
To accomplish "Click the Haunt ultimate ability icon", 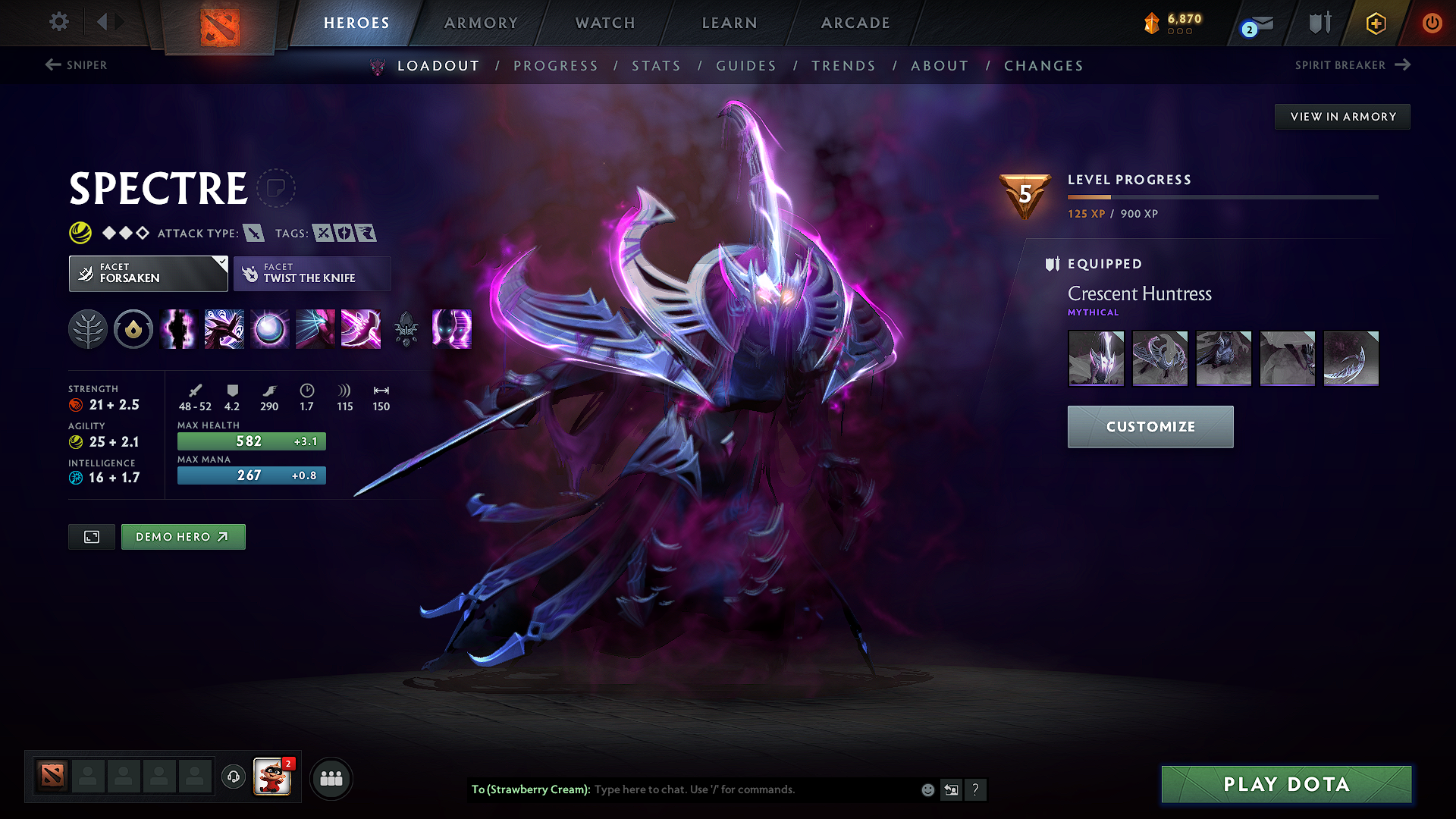I will (452, 329).
